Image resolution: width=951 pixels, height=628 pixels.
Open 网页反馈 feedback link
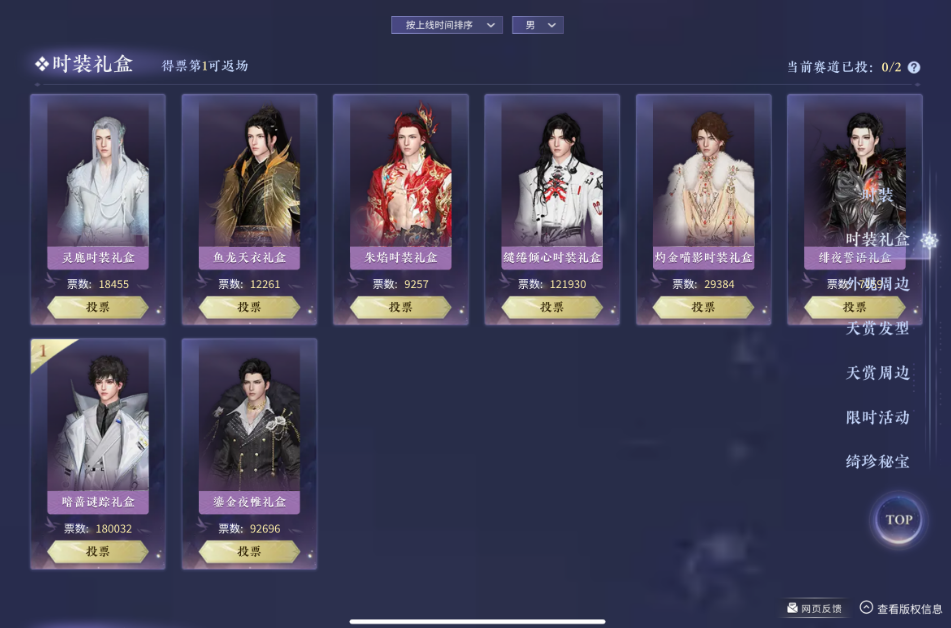(x=814, y=608)
